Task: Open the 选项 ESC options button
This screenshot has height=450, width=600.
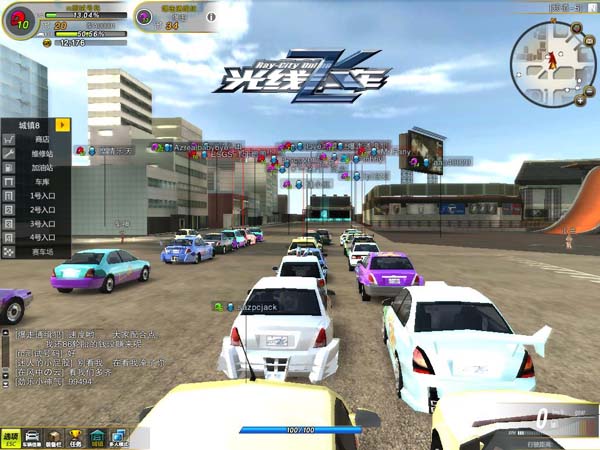Action: click(11, 437)
